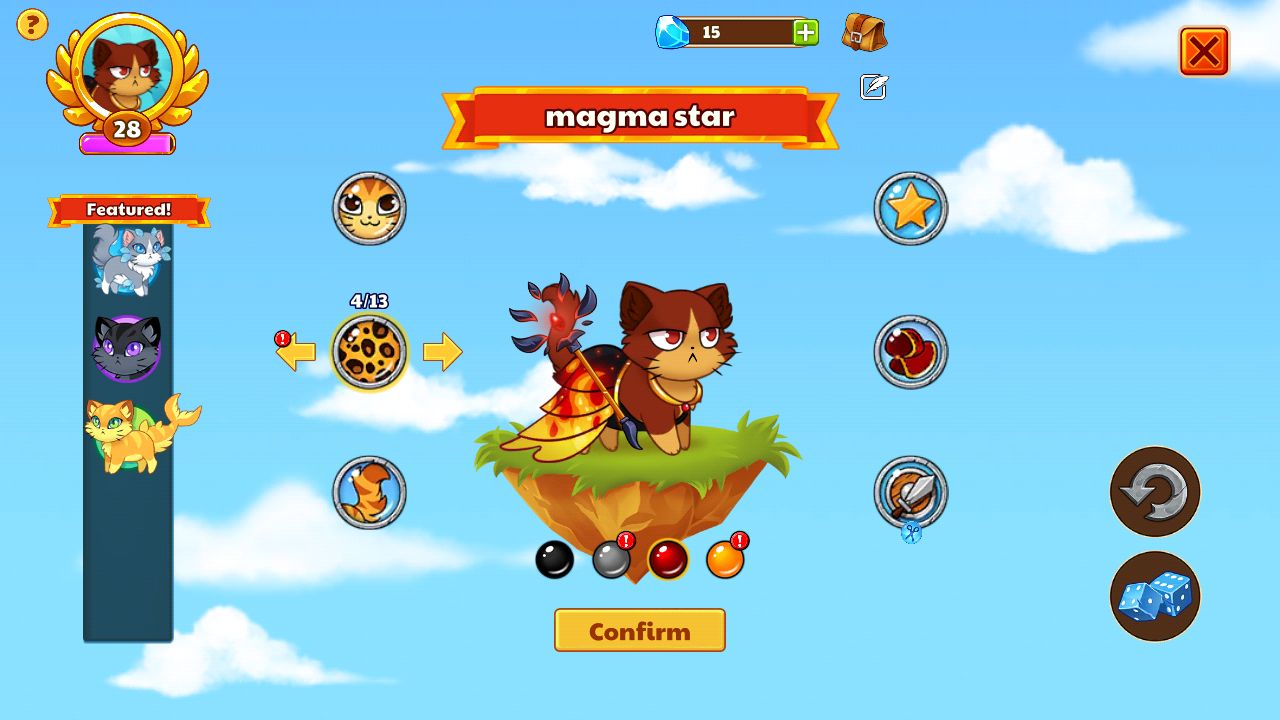Select the black color dot
Image resolution: width=1280 pixels, height=720 pixels.
click(556, 559)
